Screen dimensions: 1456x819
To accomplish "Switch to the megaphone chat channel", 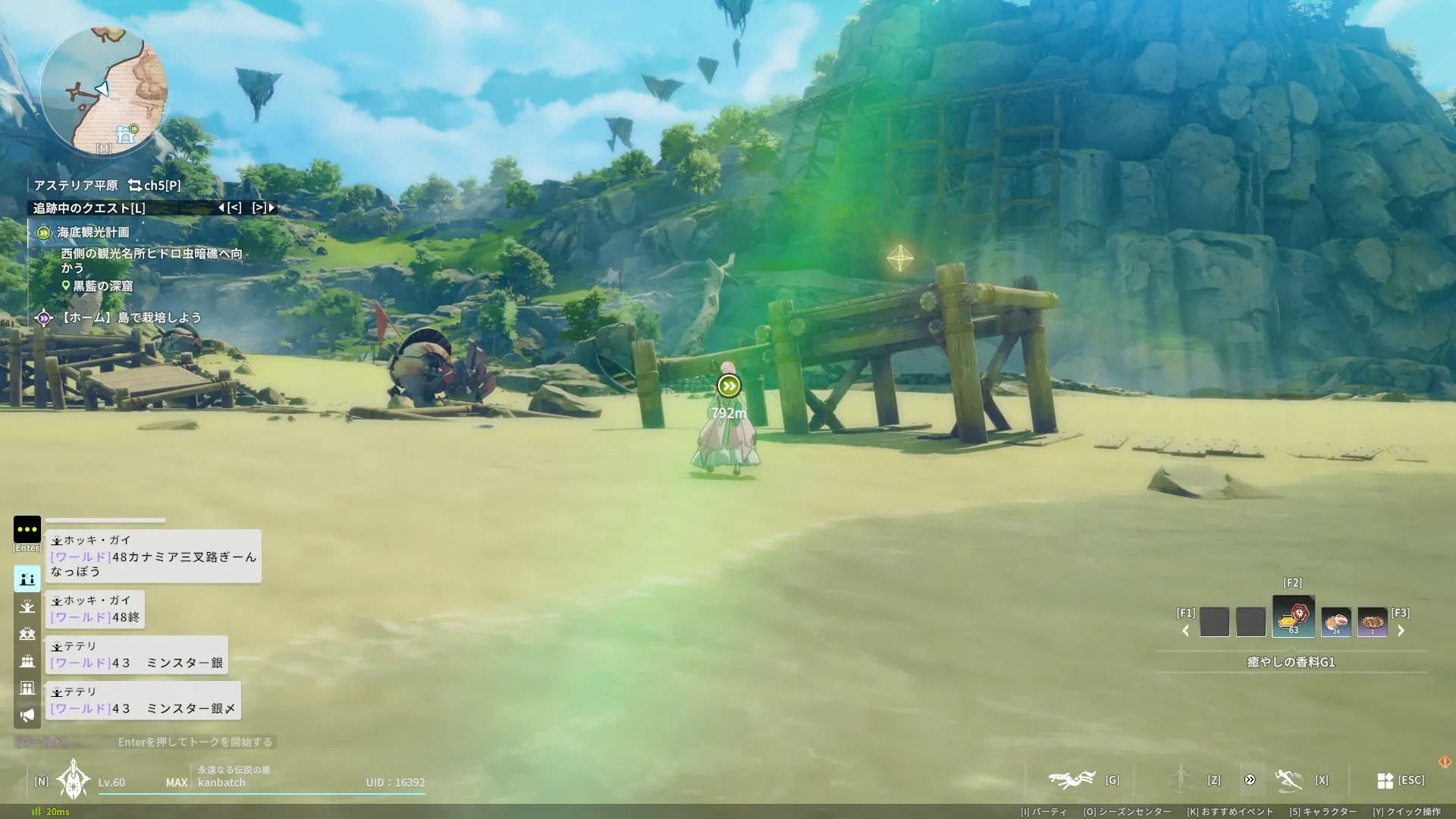I will [27, 715].
